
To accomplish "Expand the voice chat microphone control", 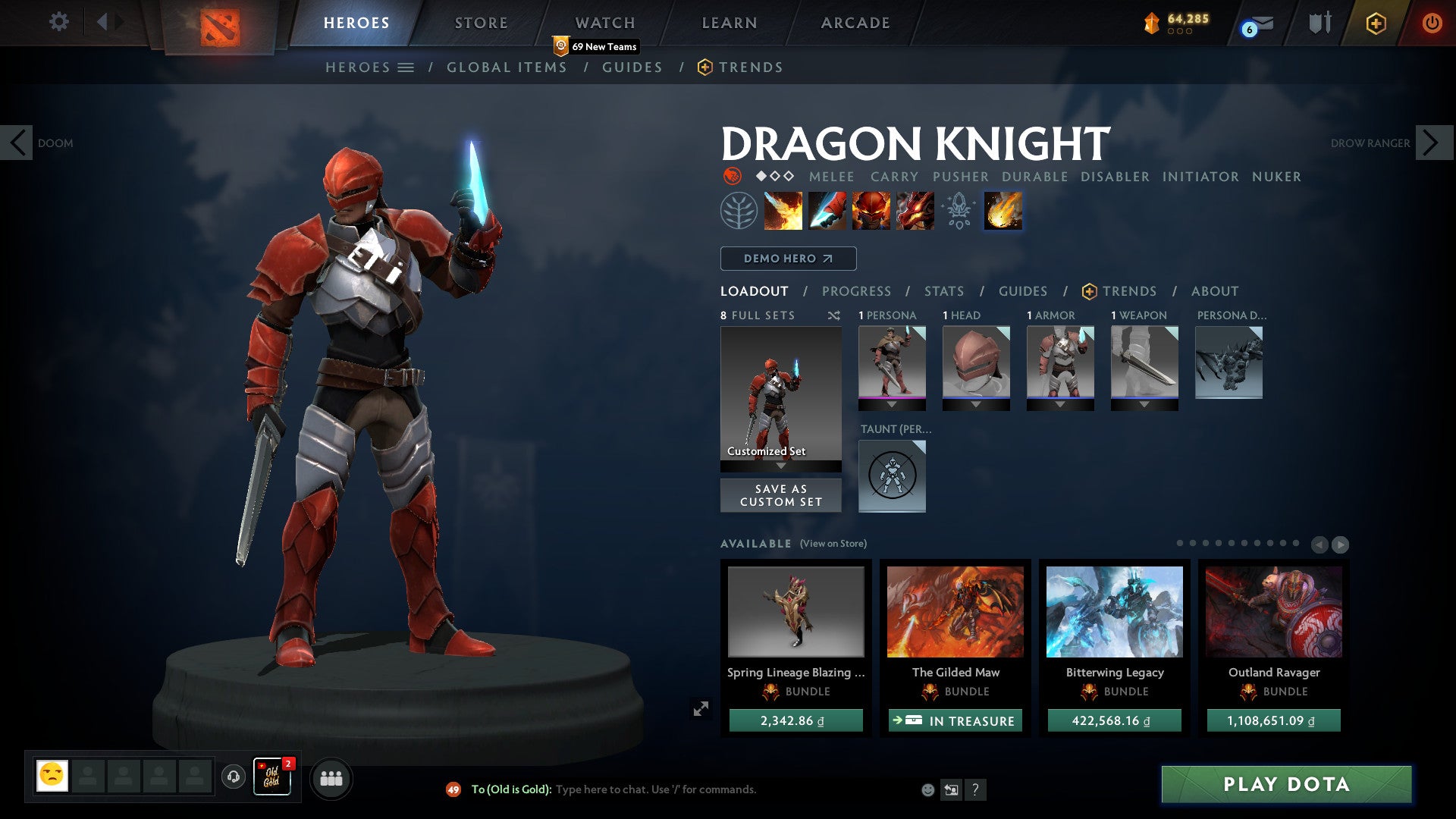I will 232,777.
